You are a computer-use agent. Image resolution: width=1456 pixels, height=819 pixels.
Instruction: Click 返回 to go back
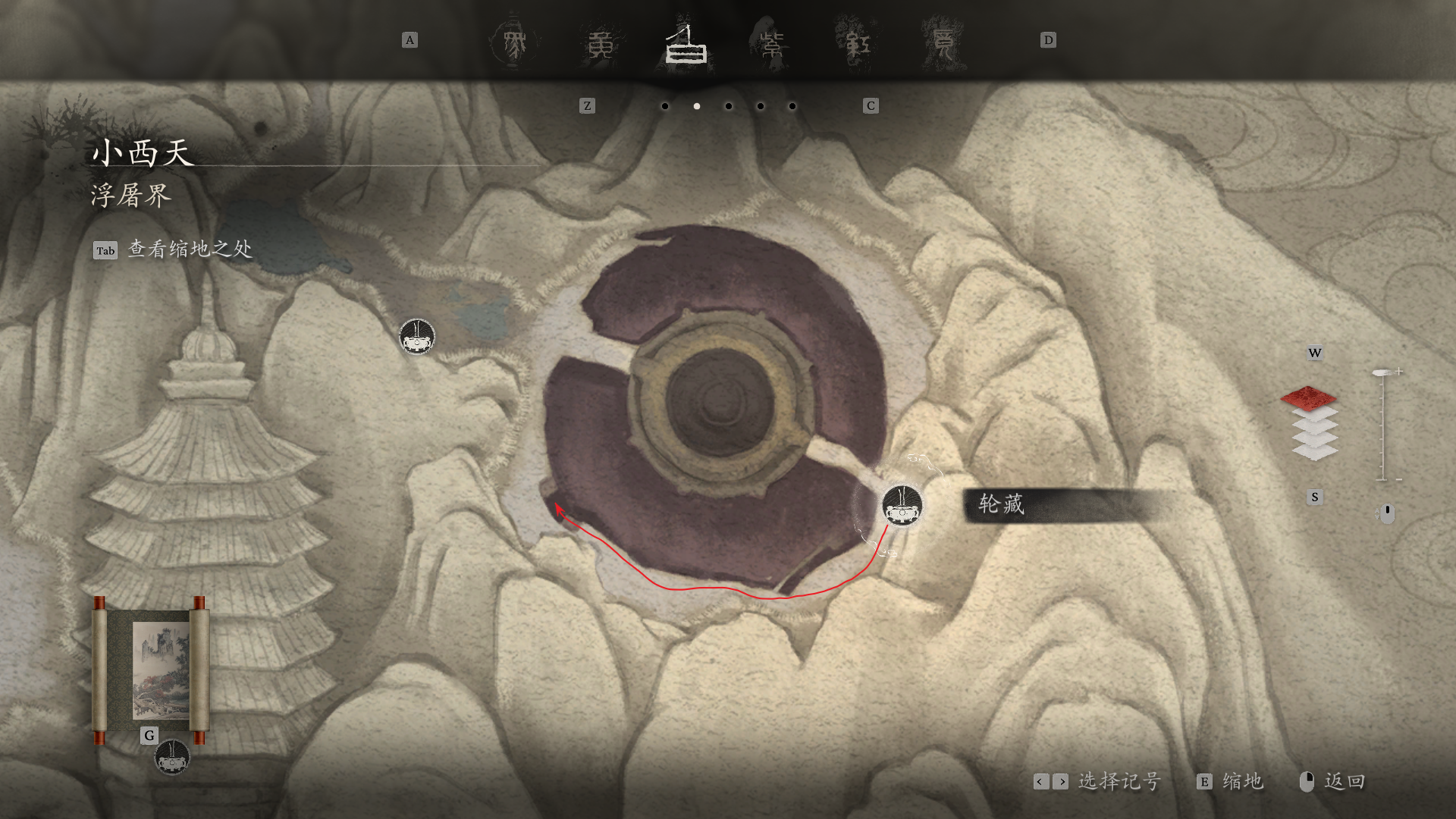pos(1344,781)
